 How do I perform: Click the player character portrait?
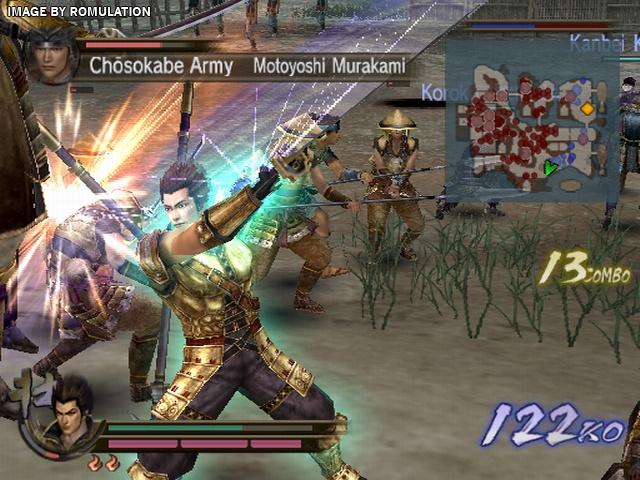65,407
